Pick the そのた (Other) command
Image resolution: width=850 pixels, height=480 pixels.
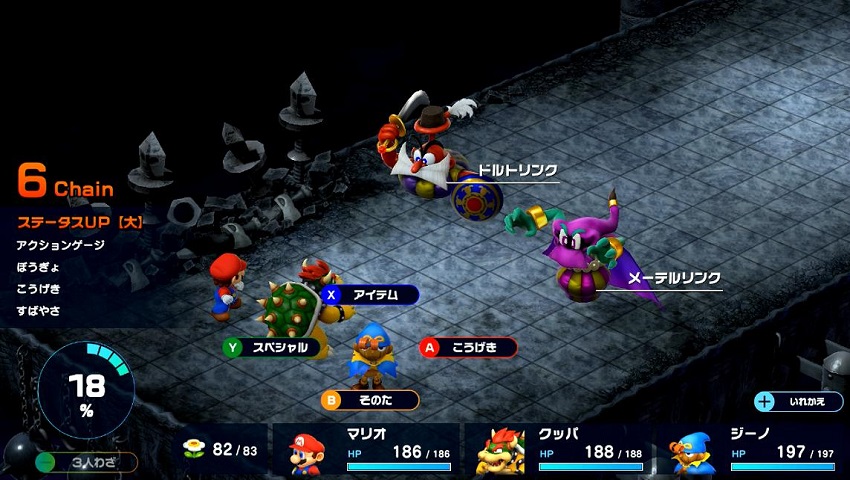click(x=369, y=400)
